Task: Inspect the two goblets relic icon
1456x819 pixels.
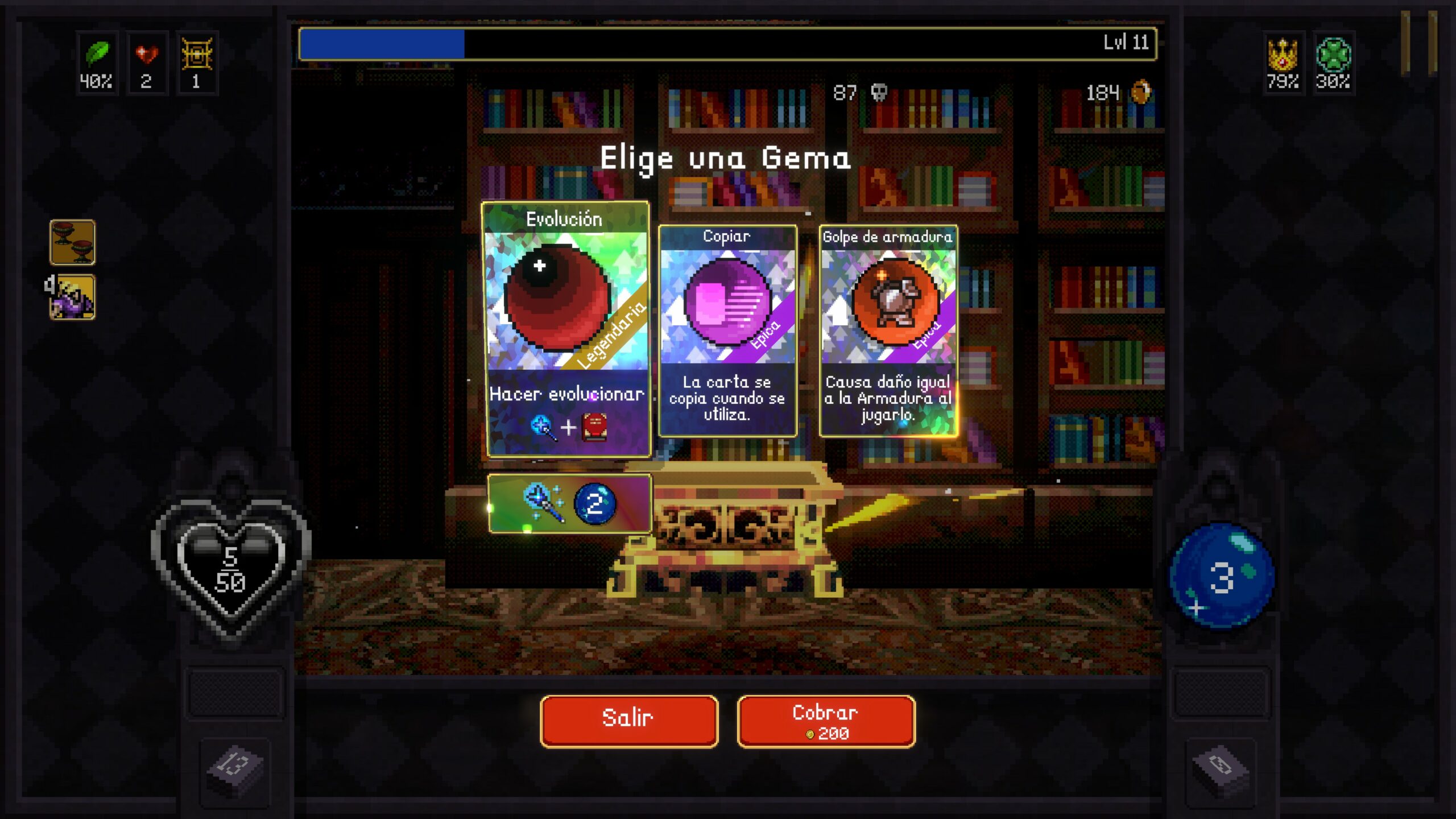Action: click(72, 242)
